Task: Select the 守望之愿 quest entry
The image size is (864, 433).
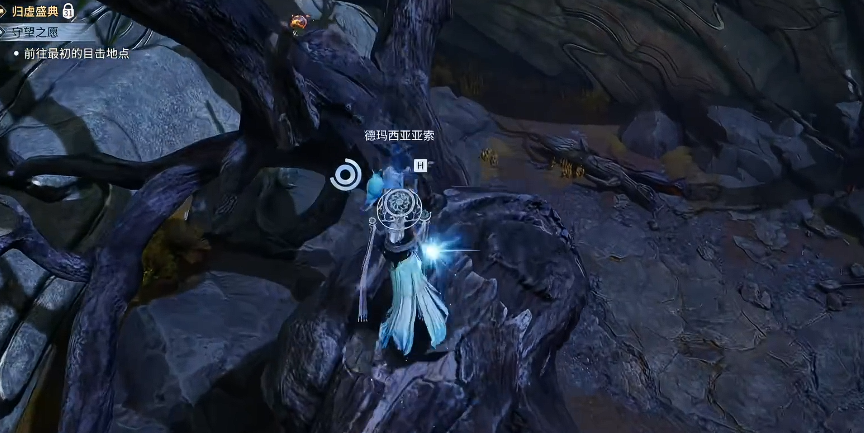Action: (37, 32)
